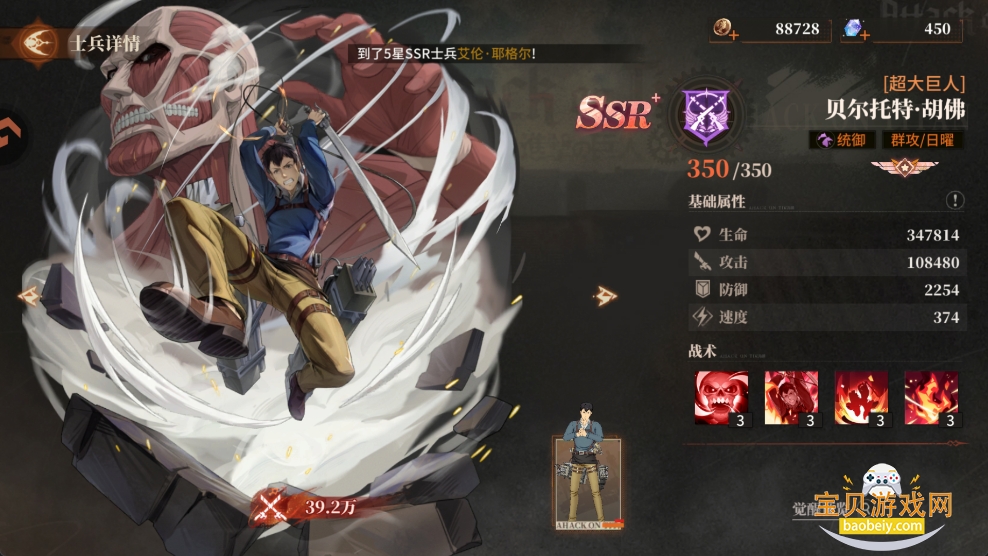View the Bertolt portrait tactic skill
The height and width of the screenshot is (556, 988).
791,397
